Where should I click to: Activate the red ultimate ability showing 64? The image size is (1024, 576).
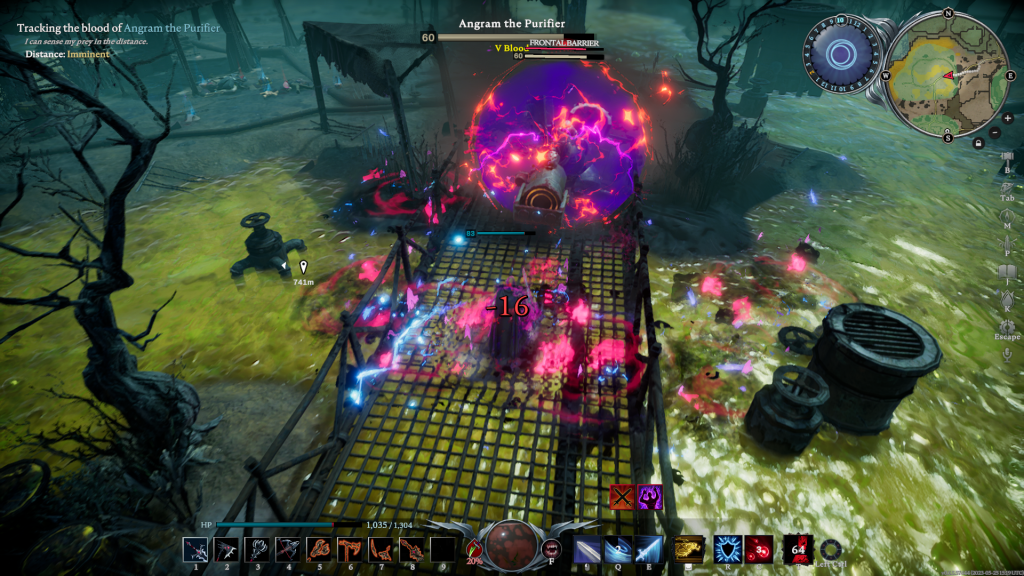point(798,548)
